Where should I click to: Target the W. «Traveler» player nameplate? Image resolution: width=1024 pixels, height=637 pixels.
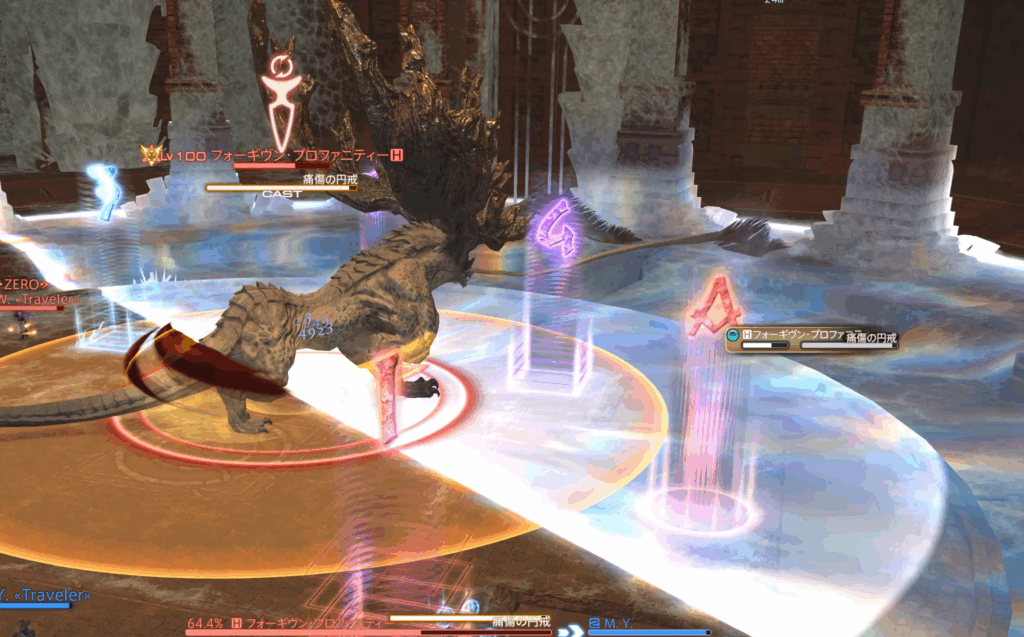[40, 297]
